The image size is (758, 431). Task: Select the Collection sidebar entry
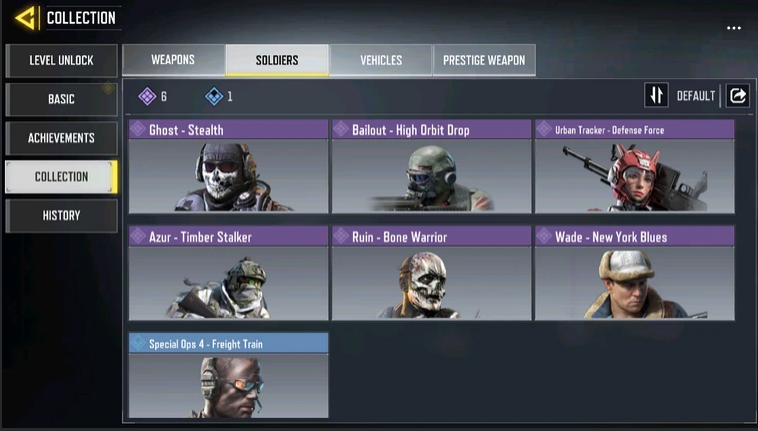[61, 177]
